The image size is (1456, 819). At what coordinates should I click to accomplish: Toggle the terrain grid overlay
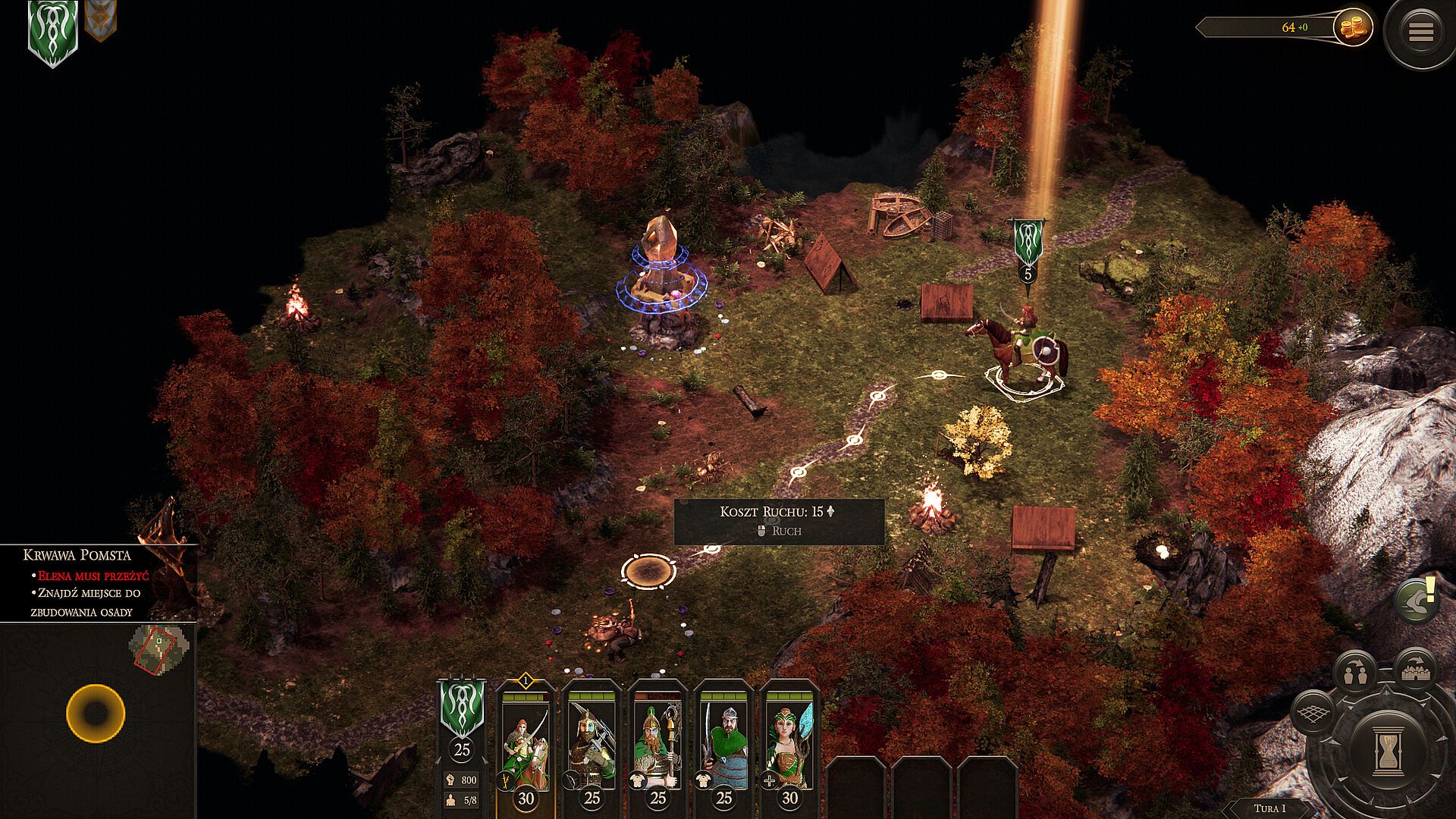click(1313, 714)
